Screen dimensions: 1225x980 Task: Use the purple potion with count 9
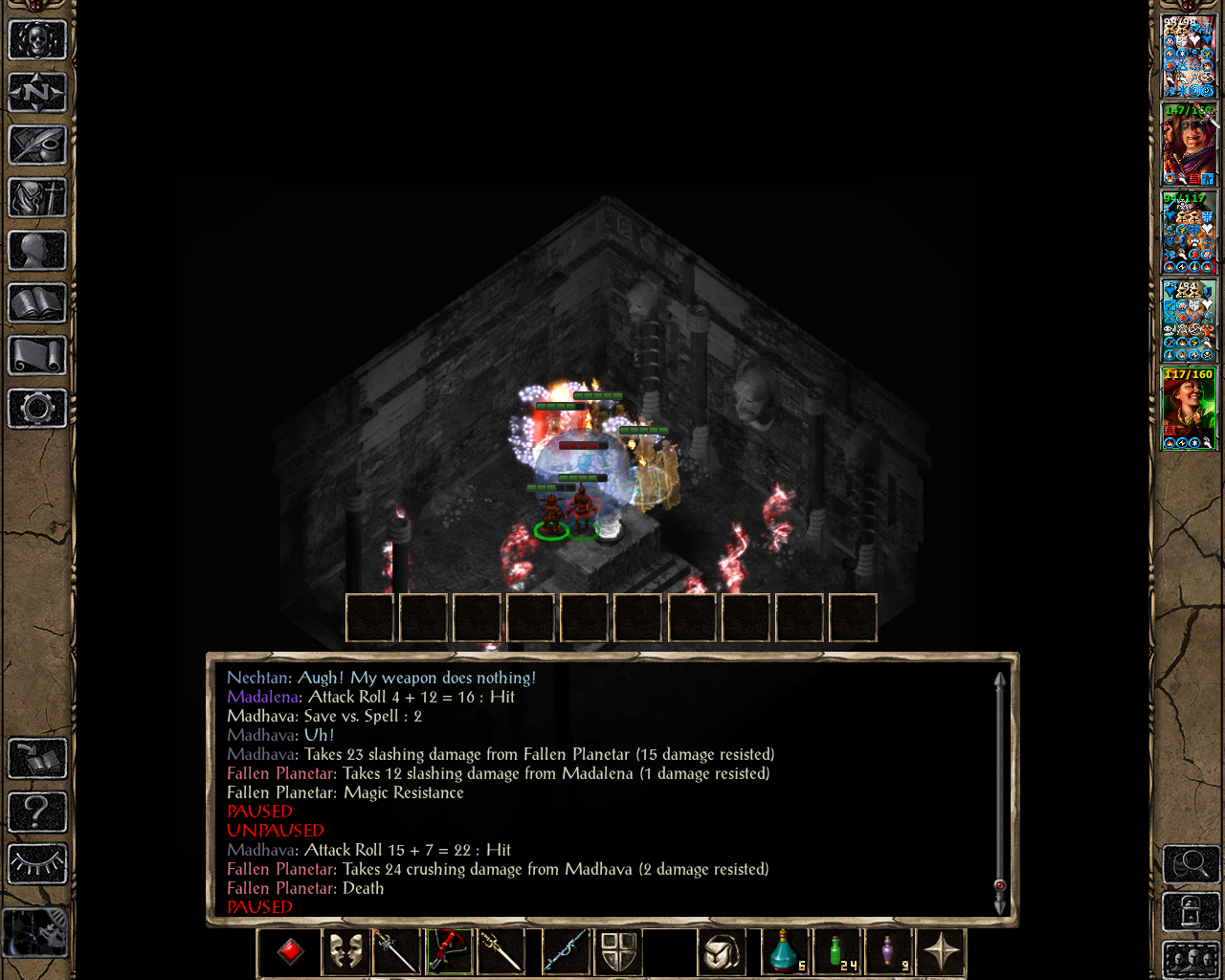[891, 951]
